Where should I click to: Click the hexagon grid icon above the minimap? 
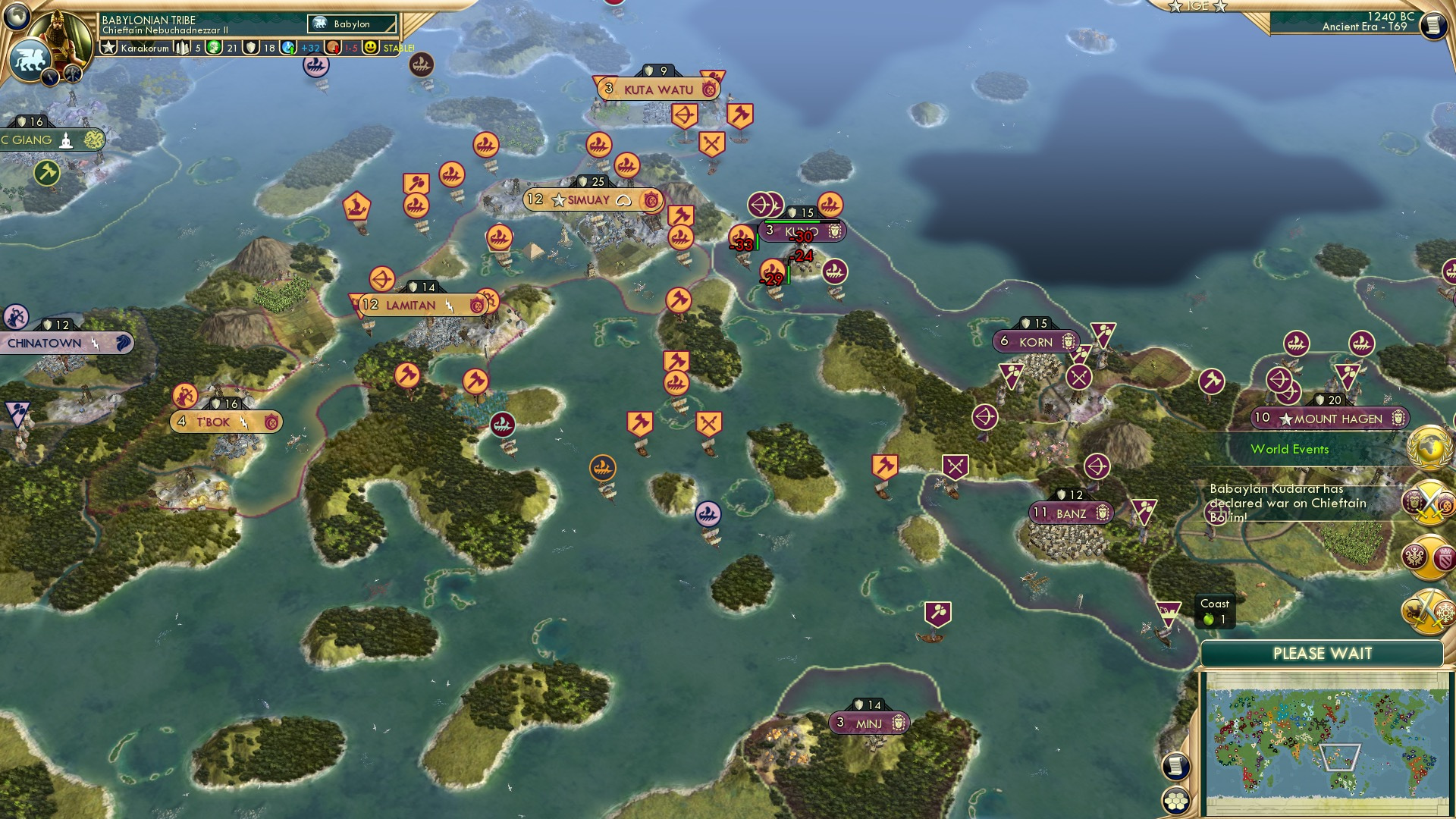click(1176, 802)
